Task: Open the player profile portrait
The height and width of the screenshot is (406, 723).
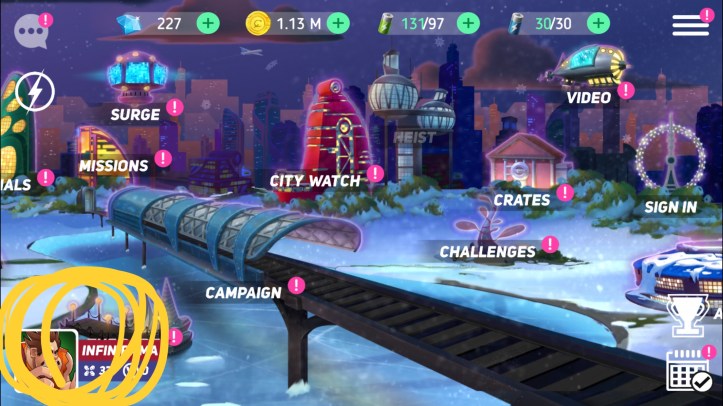Action: (48, 357)
